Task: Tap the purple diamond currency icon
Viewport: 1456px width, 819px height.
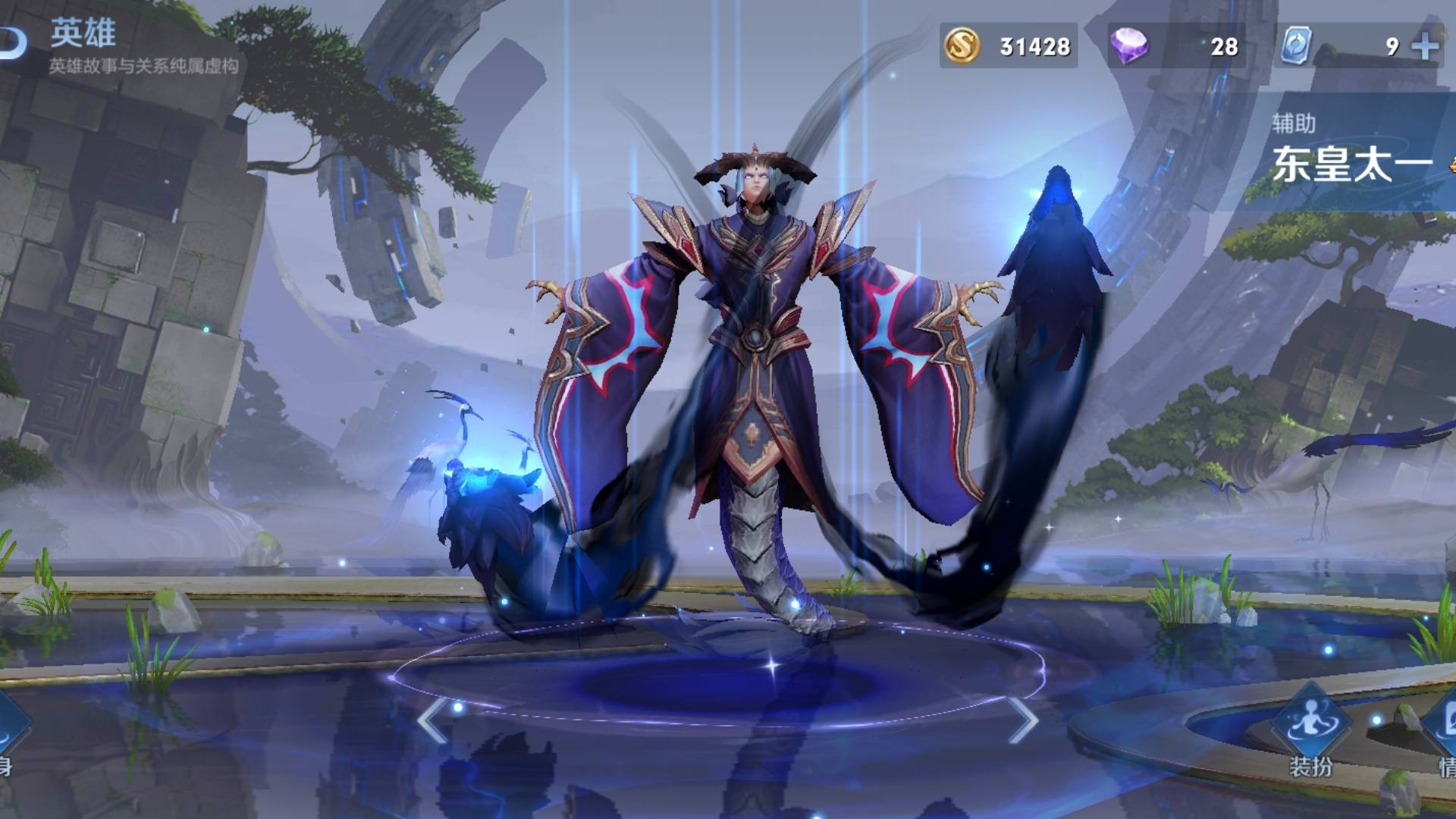Action: point(1129,46)
